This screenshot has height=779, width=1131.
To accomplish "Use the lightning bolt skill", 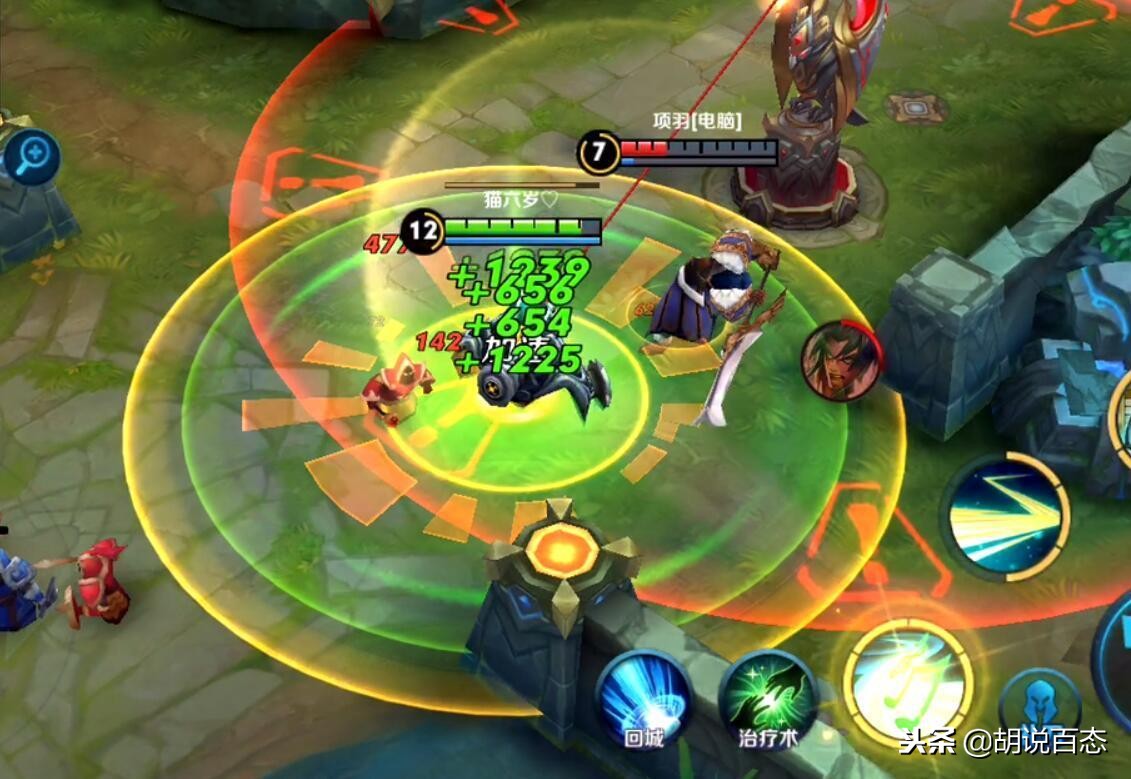I will (x=1005, y=516).
